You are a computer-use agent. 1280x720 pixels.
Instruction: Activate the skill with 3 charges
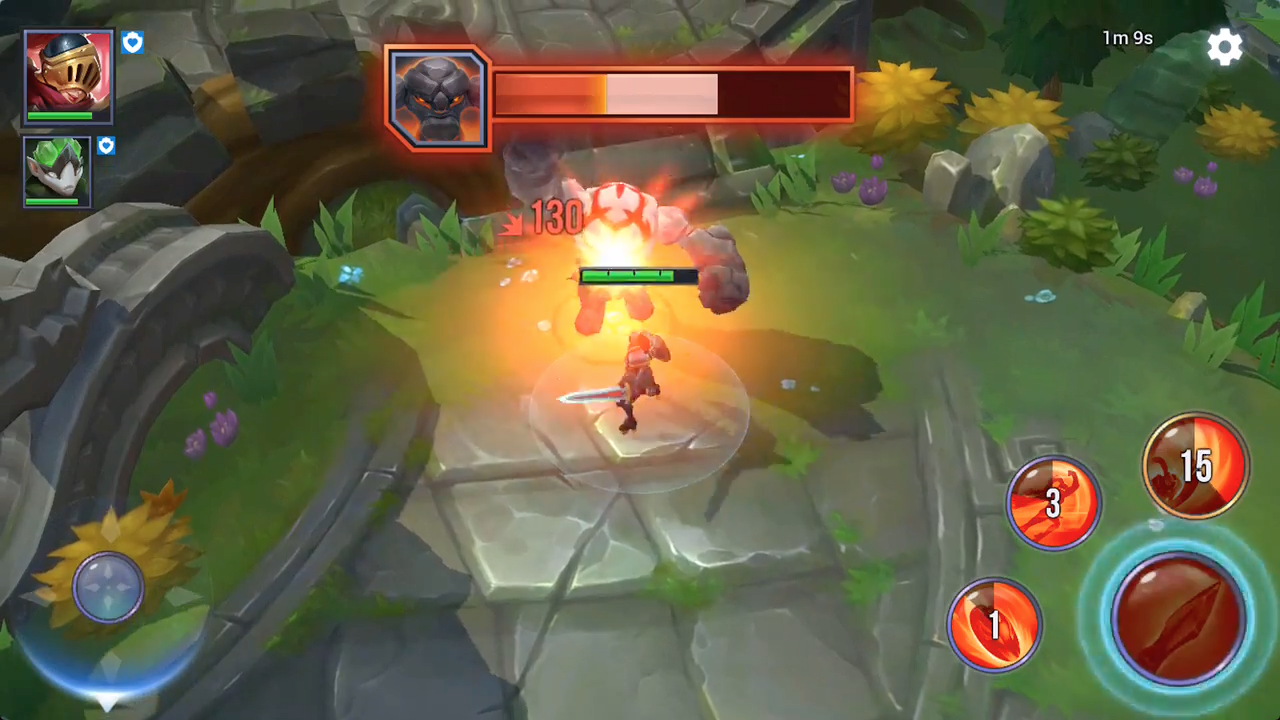(1053, 502)
